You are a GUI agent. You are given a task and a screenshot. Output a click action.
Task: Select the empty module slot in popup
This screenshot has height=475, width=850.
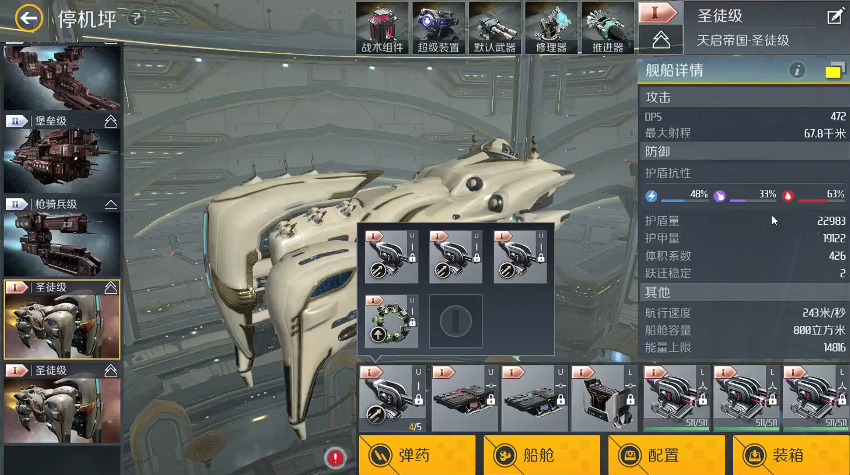[x=456, y=320]
